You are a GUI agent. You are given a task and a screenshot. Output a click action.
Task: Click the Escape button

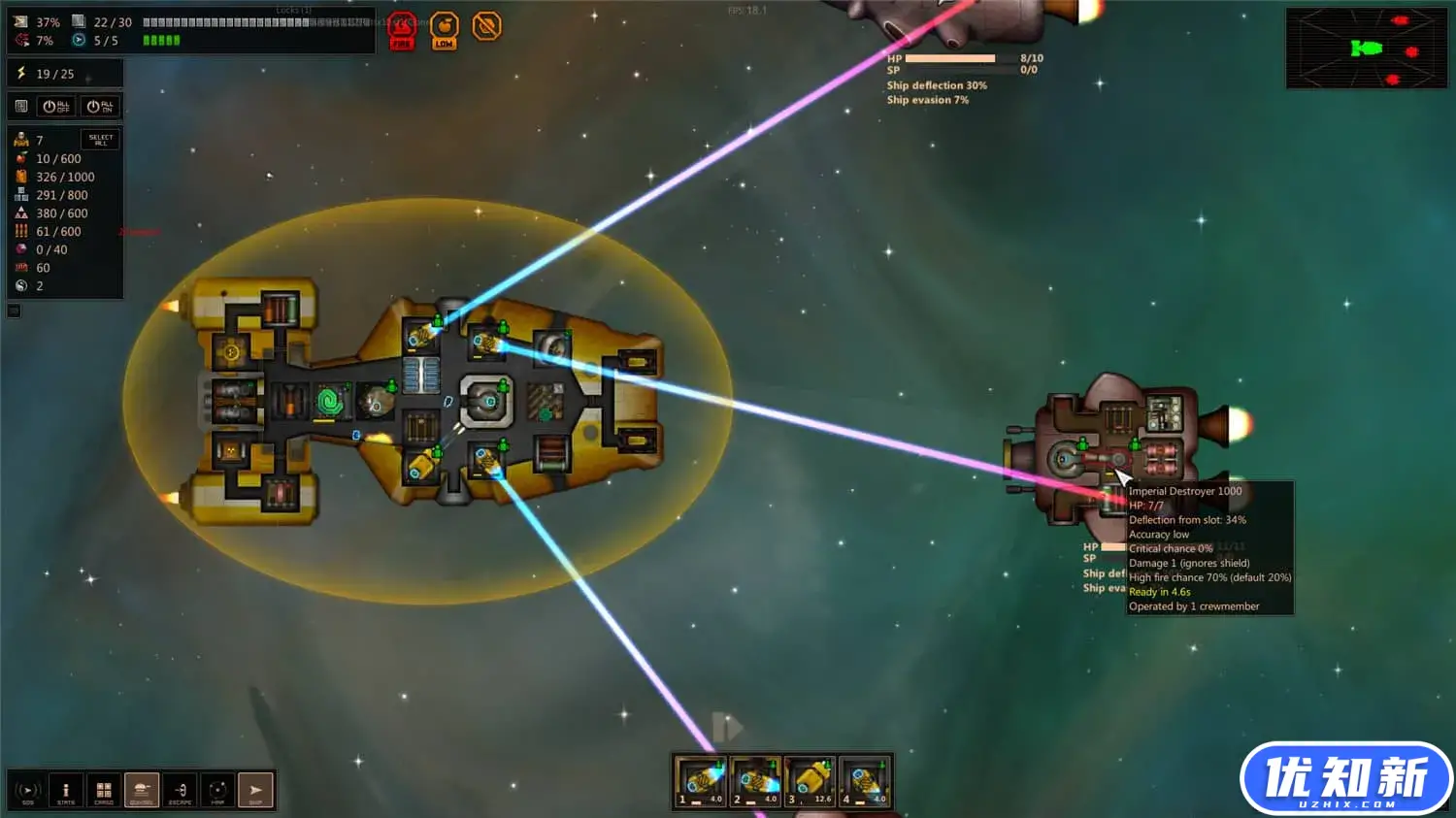click(x=180, y=791)
